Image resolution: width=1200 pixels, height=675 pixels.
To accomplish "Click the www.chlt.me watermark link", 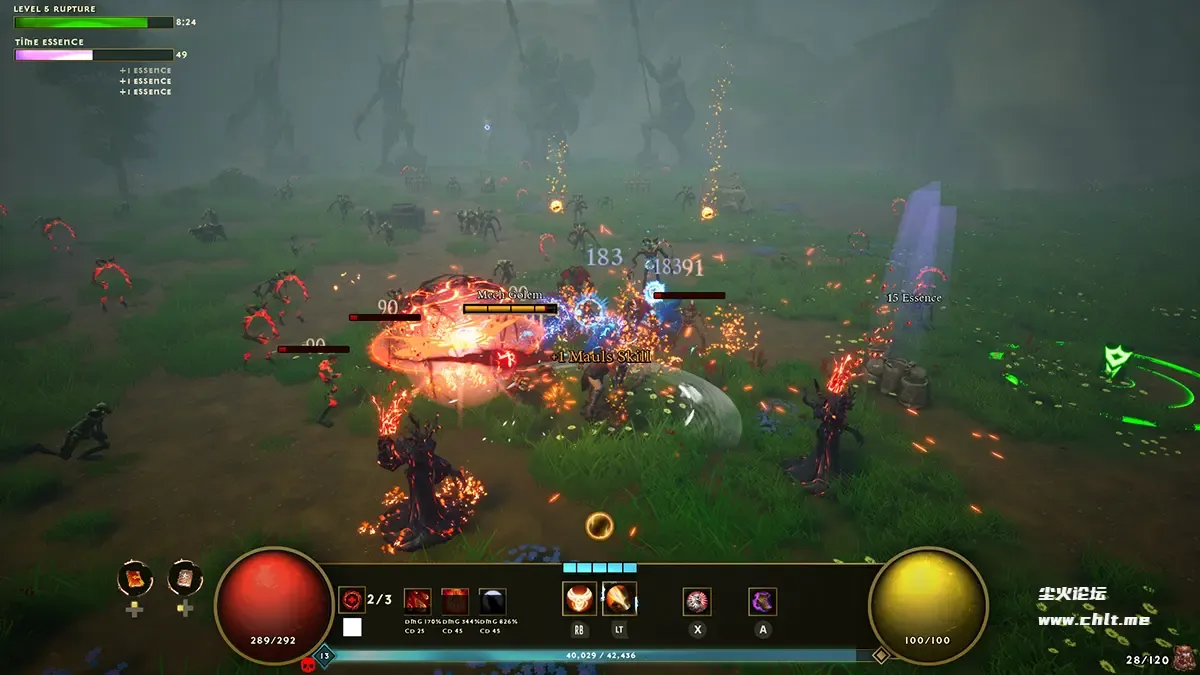I will click(x=1093, y=620).
